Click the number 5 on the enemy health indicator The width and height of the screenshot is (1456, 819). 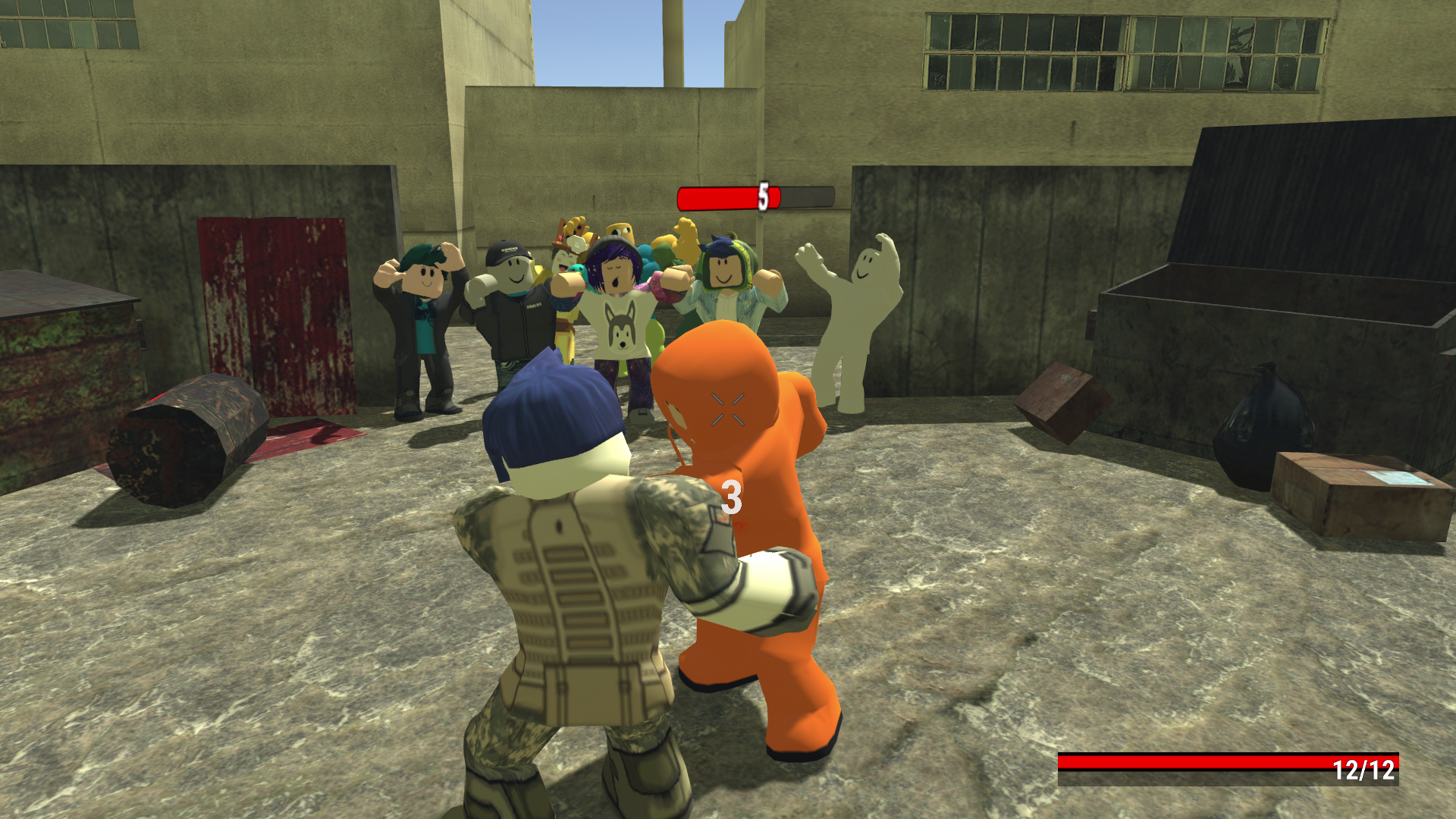(762, 196)
